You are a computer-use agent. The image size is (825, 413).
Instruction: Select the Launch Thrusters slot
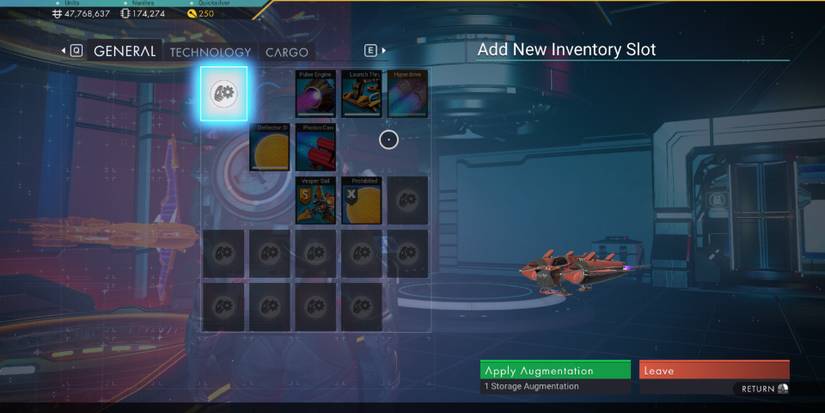(x=362, y=94)
